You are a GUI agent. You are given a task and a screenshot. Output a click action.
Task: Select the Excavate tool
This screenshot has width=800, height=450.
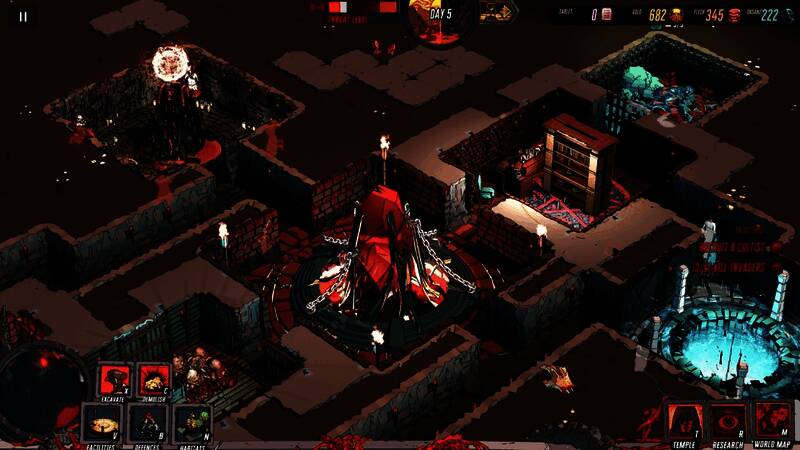(112, 380)
